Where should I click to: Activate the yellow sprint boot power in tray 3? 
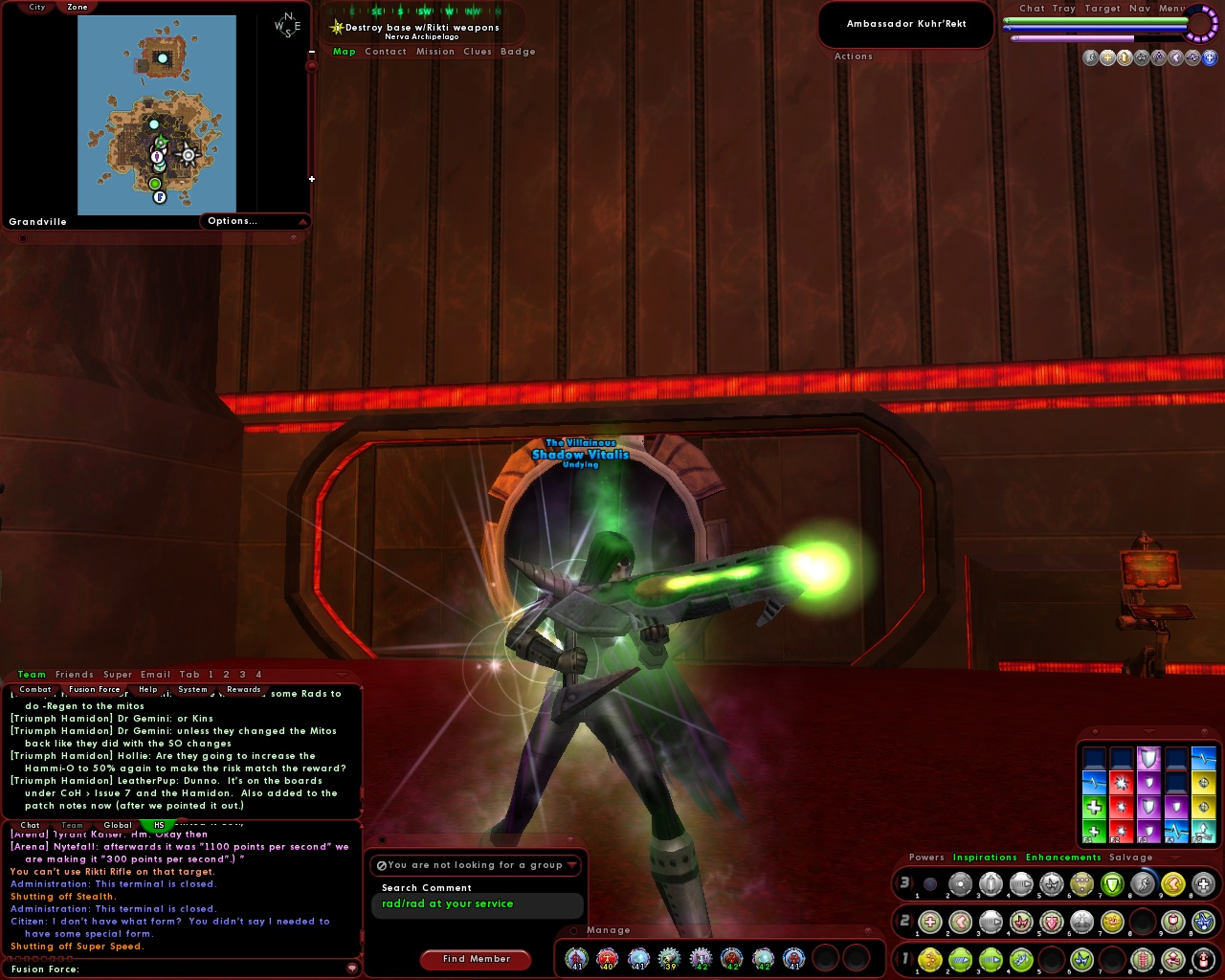[1174, 885]
